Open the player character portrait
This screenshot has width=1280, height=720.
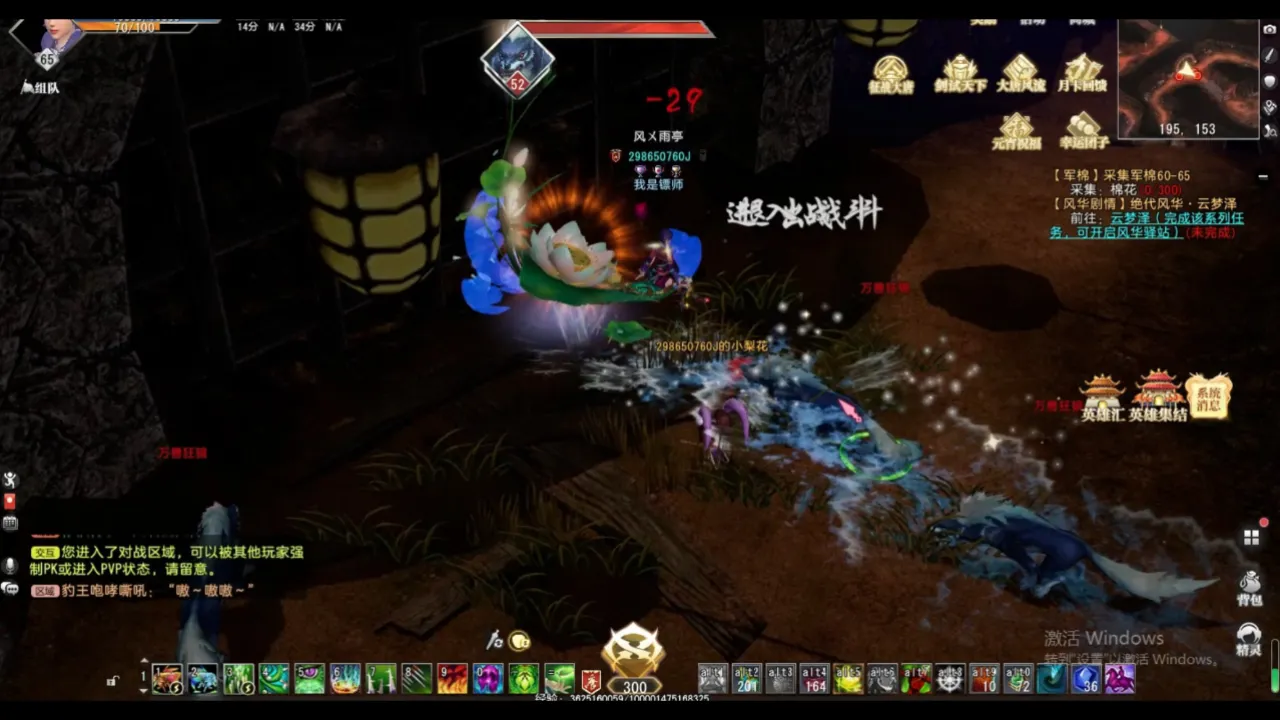pos(60,37)
